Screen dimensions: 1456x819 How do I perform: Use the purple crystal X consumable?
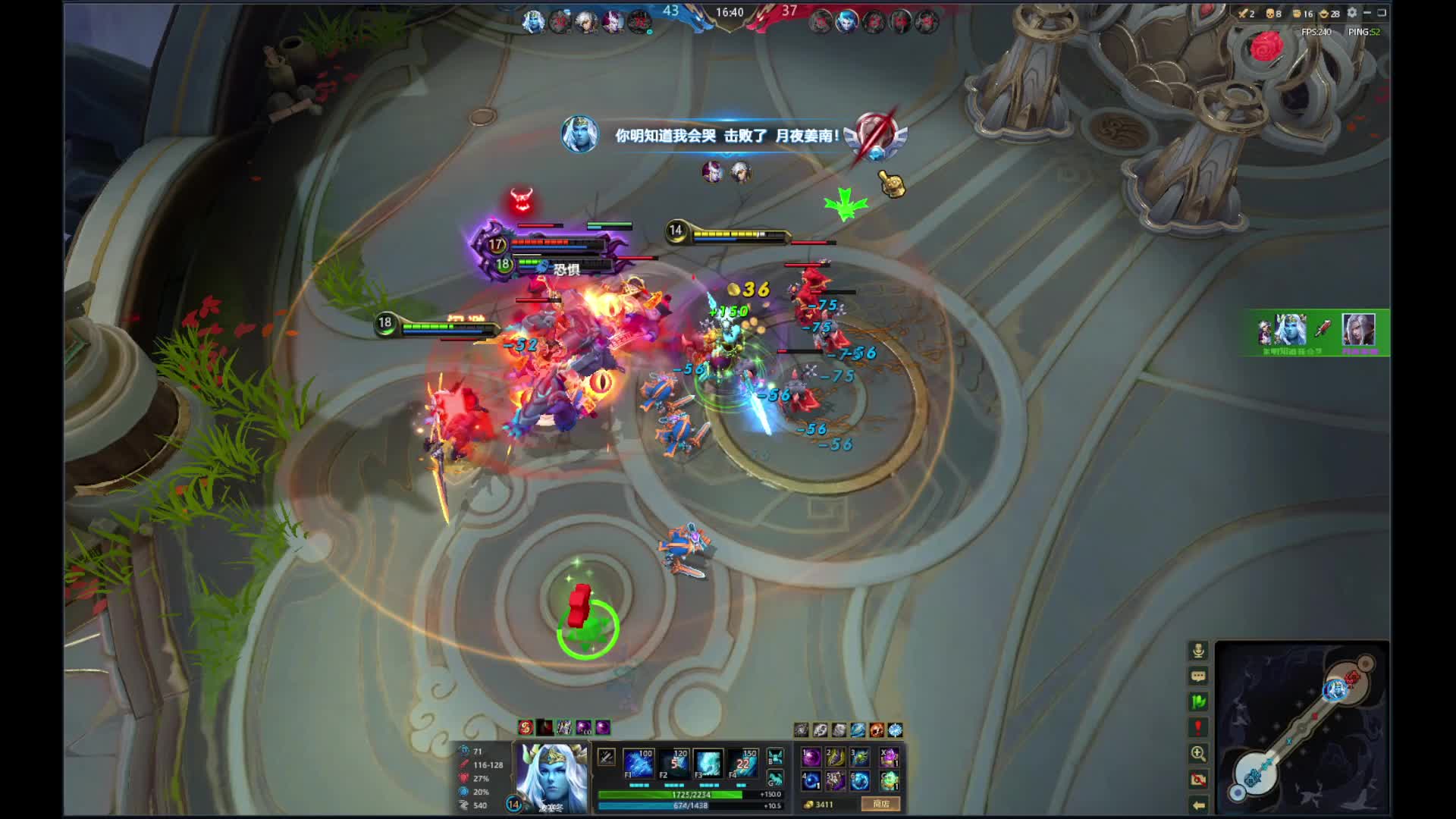(x=890, y=757)
